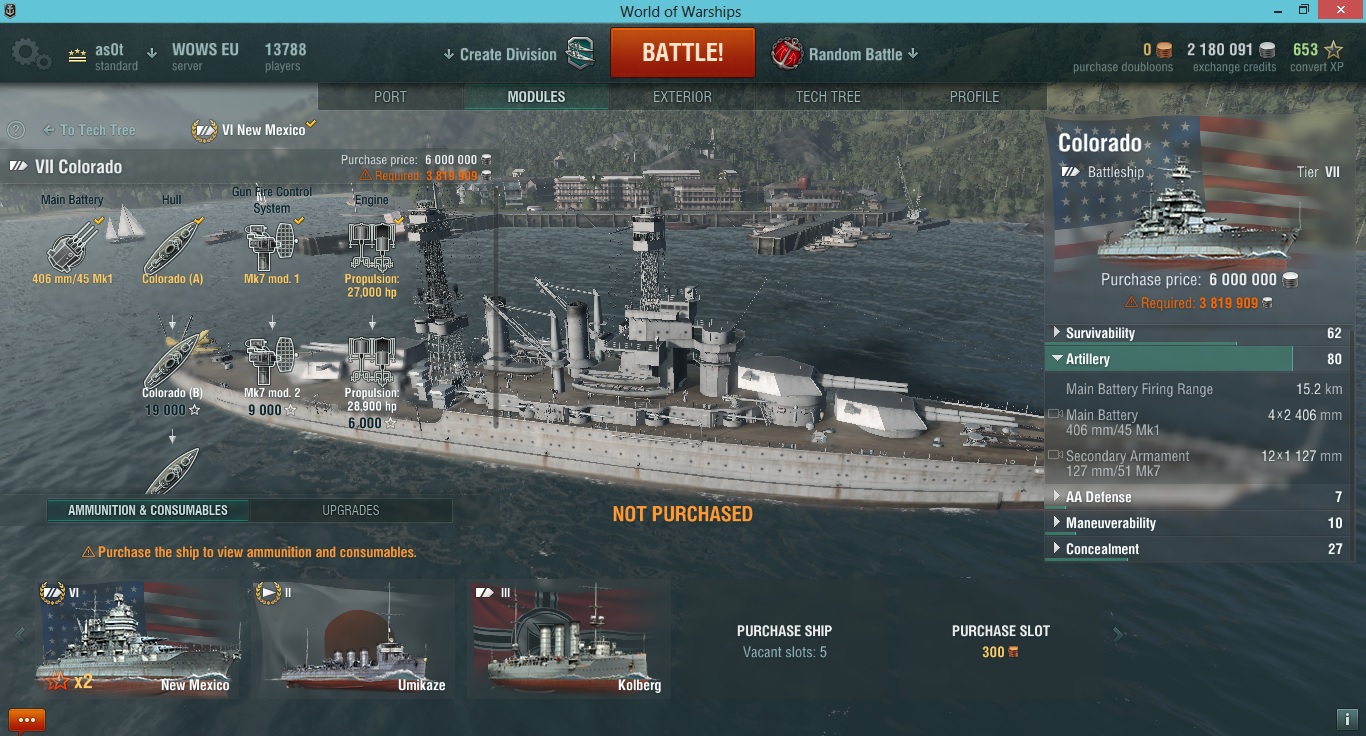Screen dimensions: 1366x736
Task: Expand the Survivability stats section
Action: 1100,333
